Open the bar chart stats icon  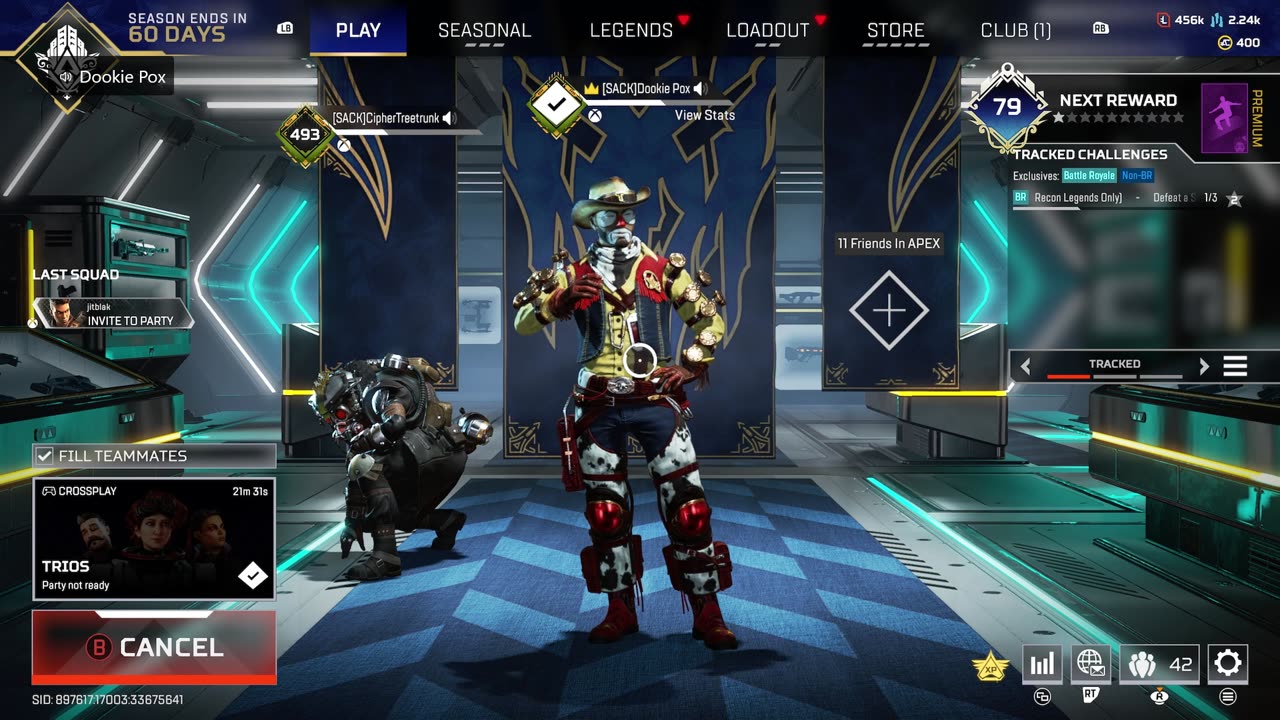(x=1042, y=663)
